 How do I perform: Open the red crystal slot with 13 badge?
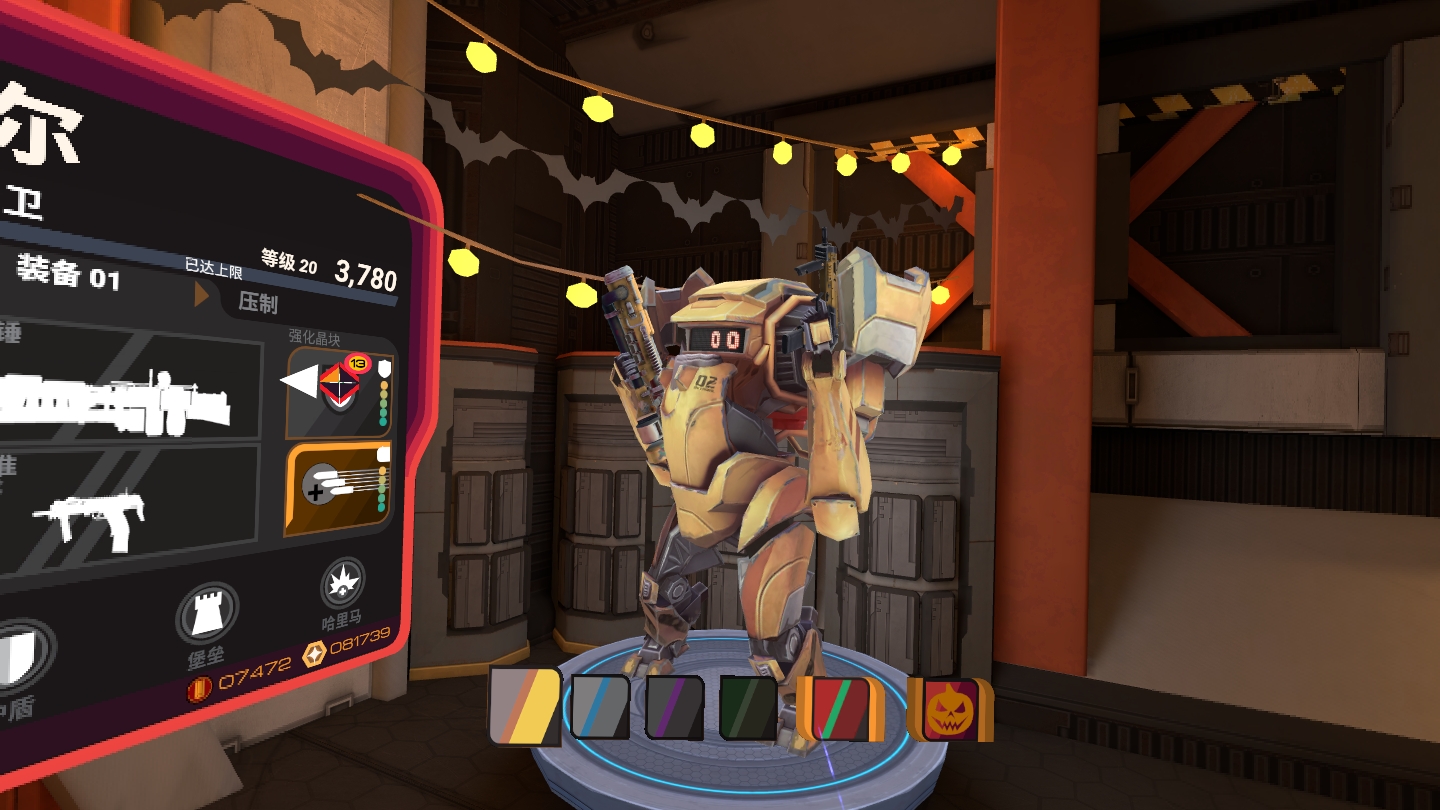pos(340,391)
